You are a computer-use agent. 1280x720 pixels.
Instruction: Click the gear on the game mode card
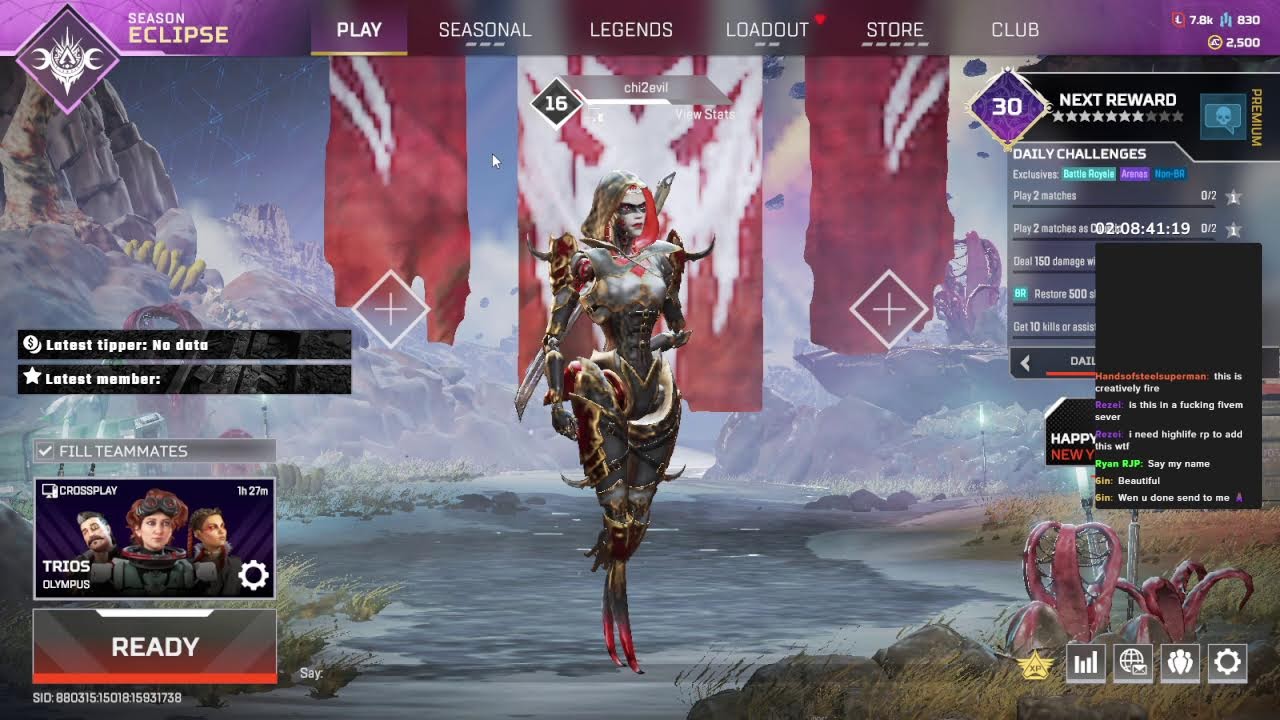[253, 575]
